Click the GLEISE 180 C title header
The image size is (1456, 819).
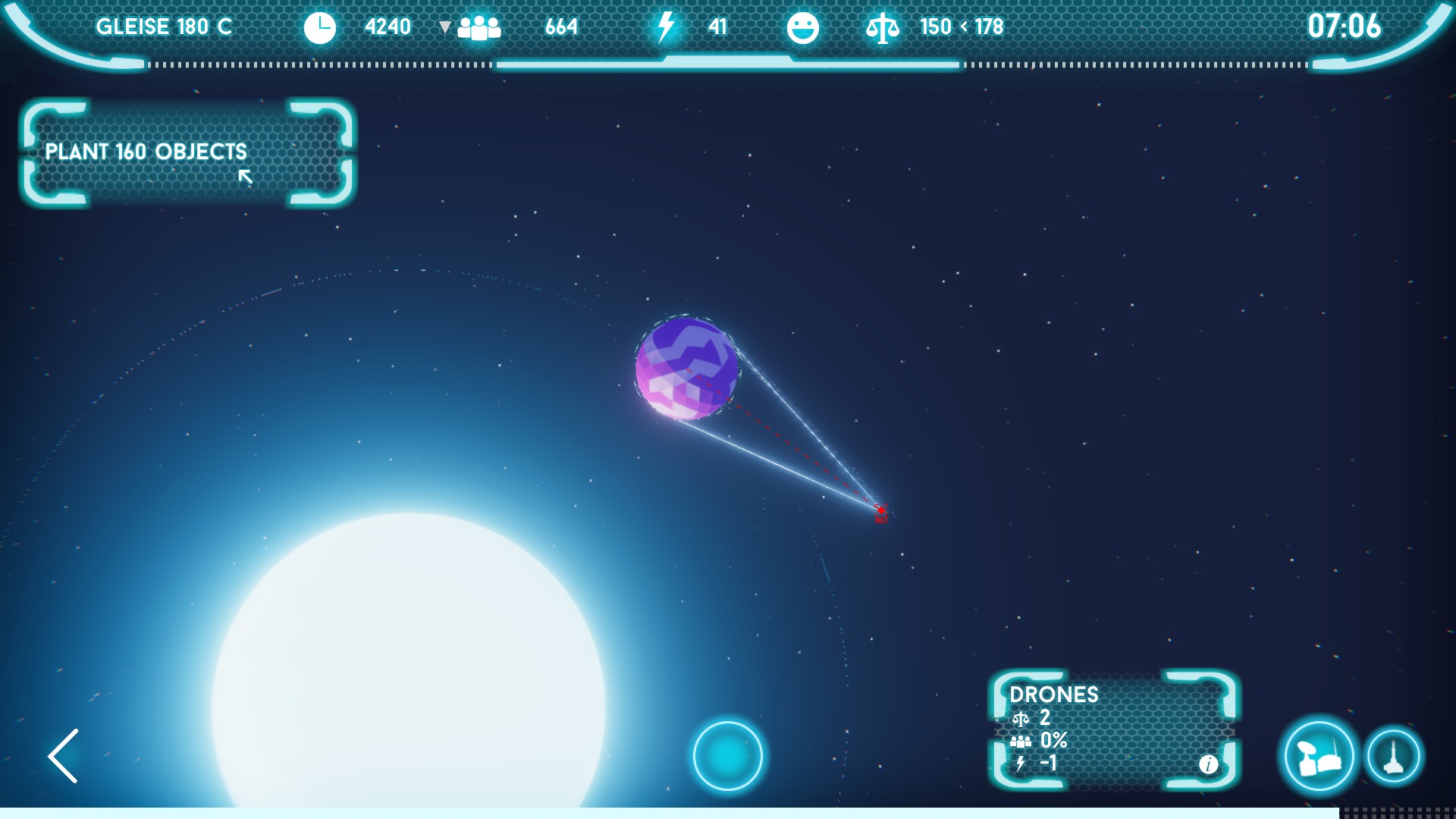[x=165, y=27]
